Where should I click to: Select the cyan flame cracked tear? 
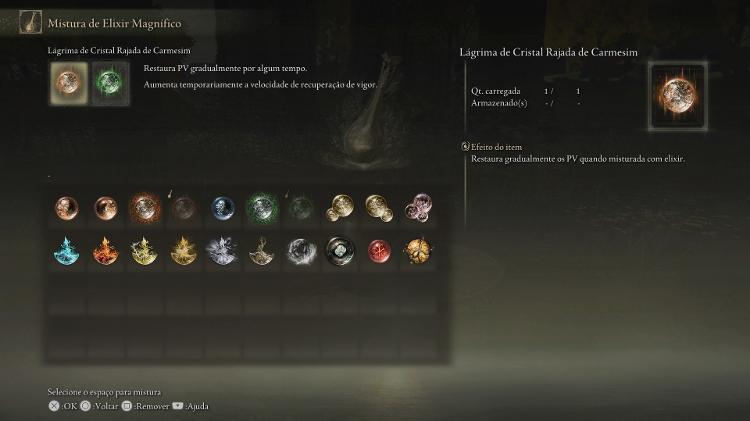point(66,251)
